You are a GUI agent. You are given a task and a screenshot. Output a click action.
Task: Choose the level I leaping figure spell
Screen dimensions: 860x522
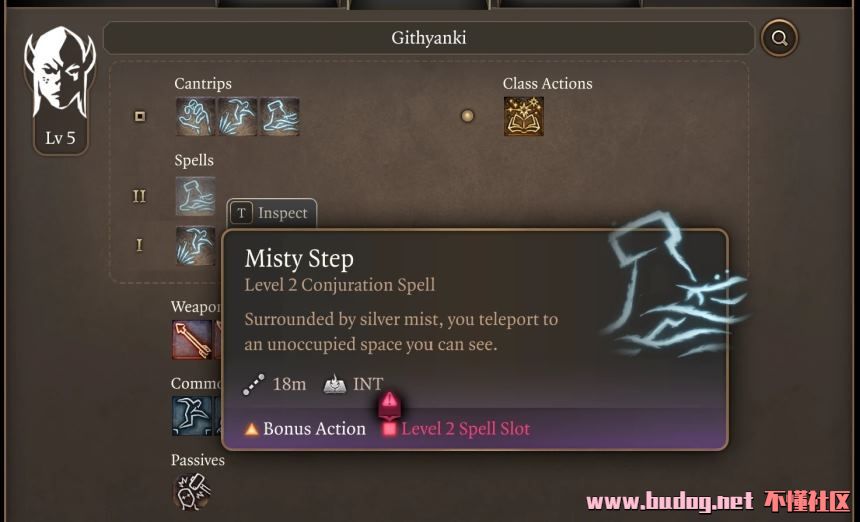195,245
